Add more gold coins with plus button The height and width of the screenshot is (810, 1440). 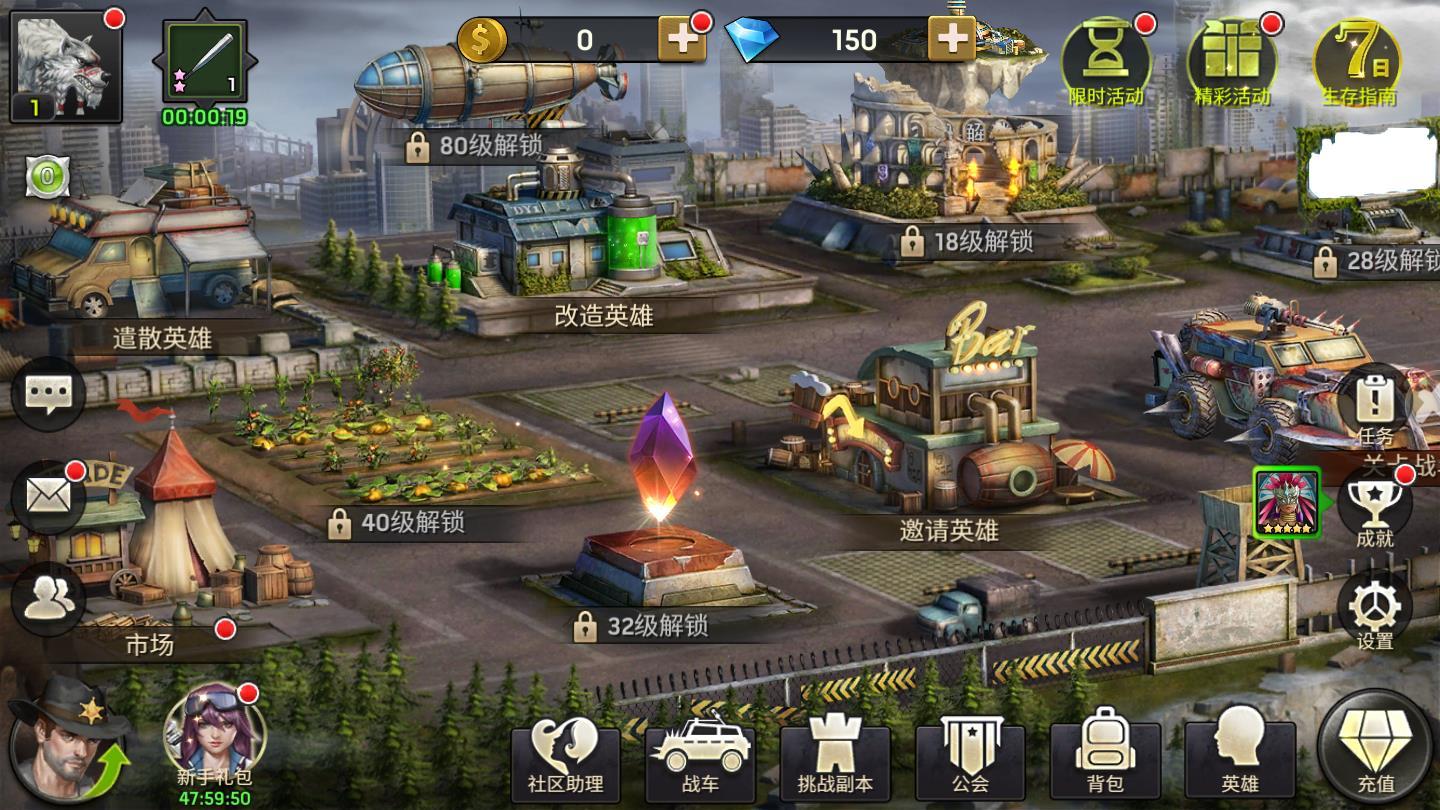(x=682, y=40)
